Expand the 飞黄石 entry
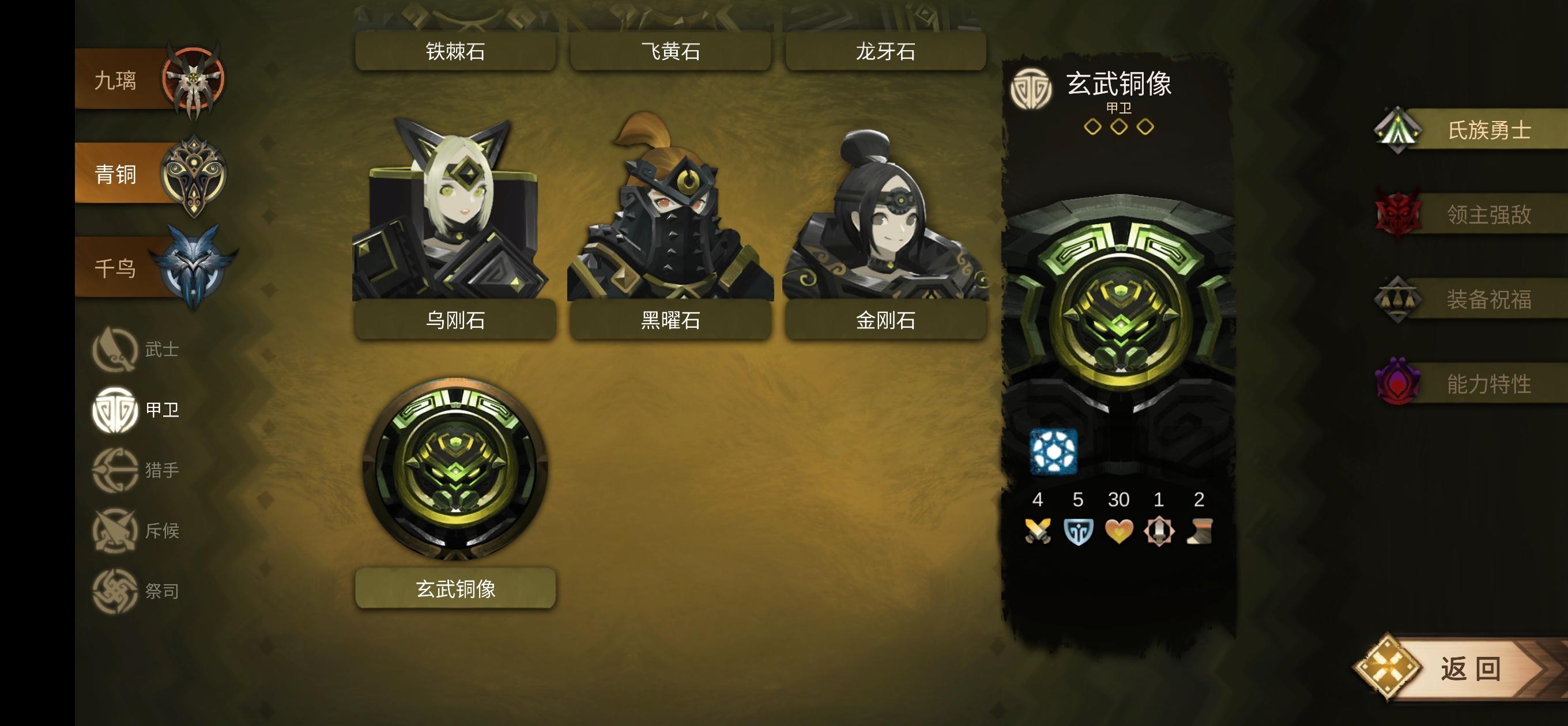The height and width of the screenshot is (726, 1568). [670, 52]
